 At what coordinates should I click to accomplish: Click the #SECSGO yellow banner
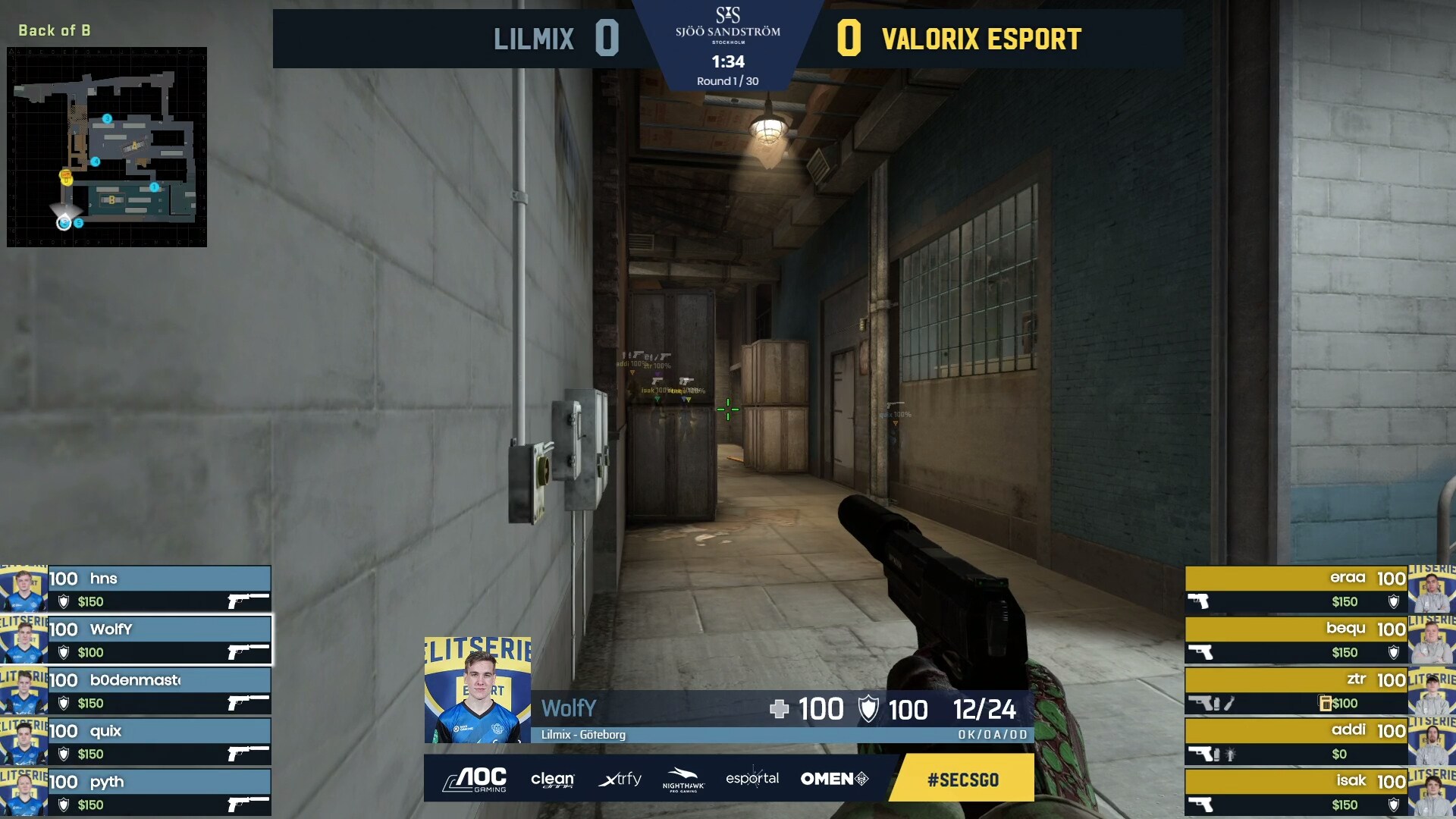pyautogui.click(x=962, y=778)
